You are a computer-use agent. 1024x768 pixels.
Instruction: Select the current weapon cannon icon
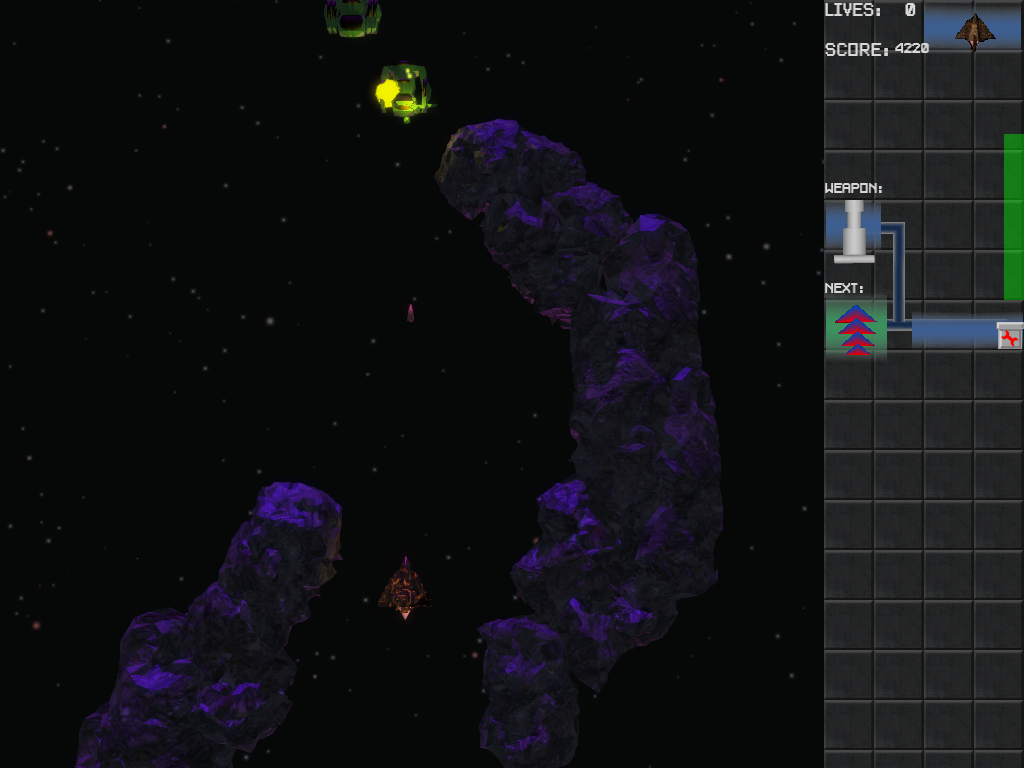pyautogui.click(x=854, y=230)
